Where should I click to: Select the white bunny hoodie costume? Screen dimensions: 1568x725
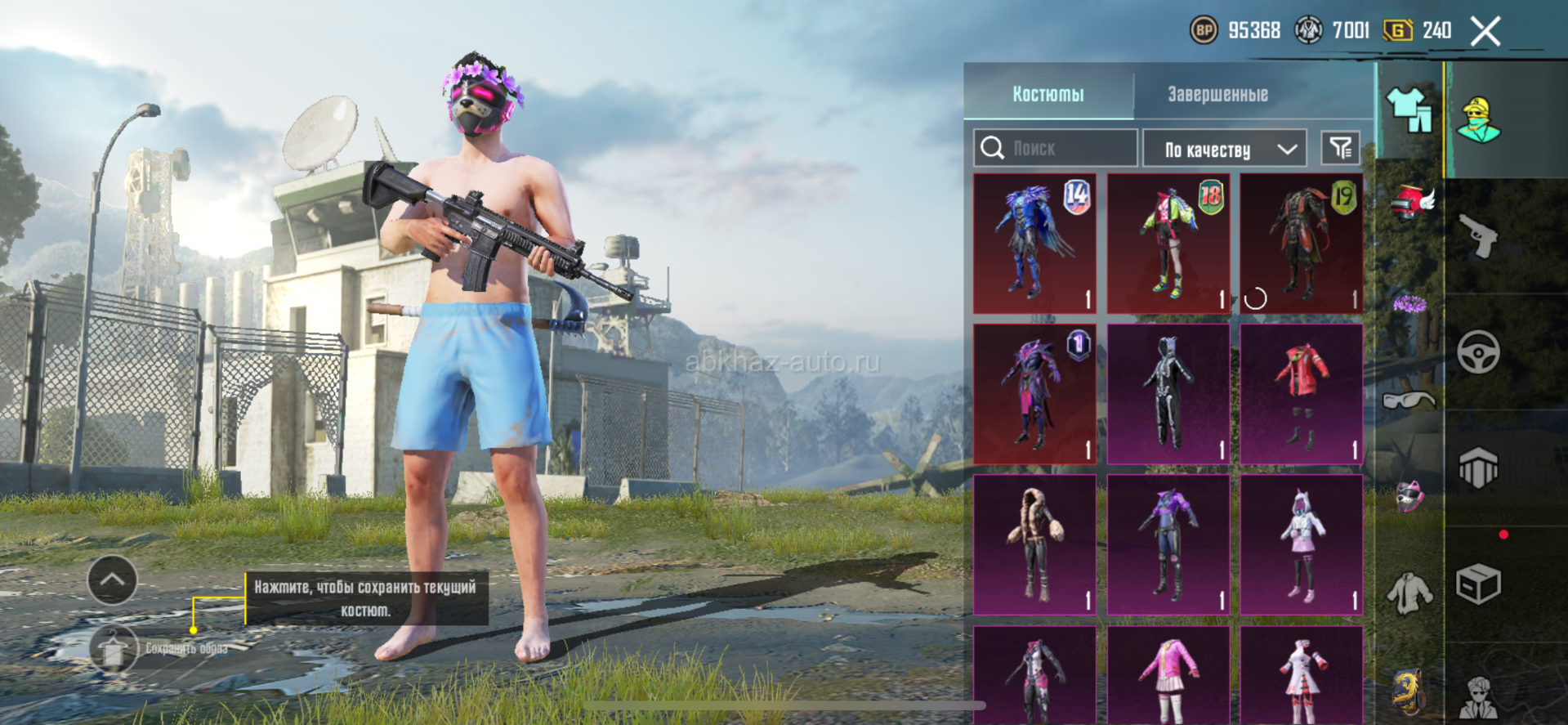[x=1302, y=544]
